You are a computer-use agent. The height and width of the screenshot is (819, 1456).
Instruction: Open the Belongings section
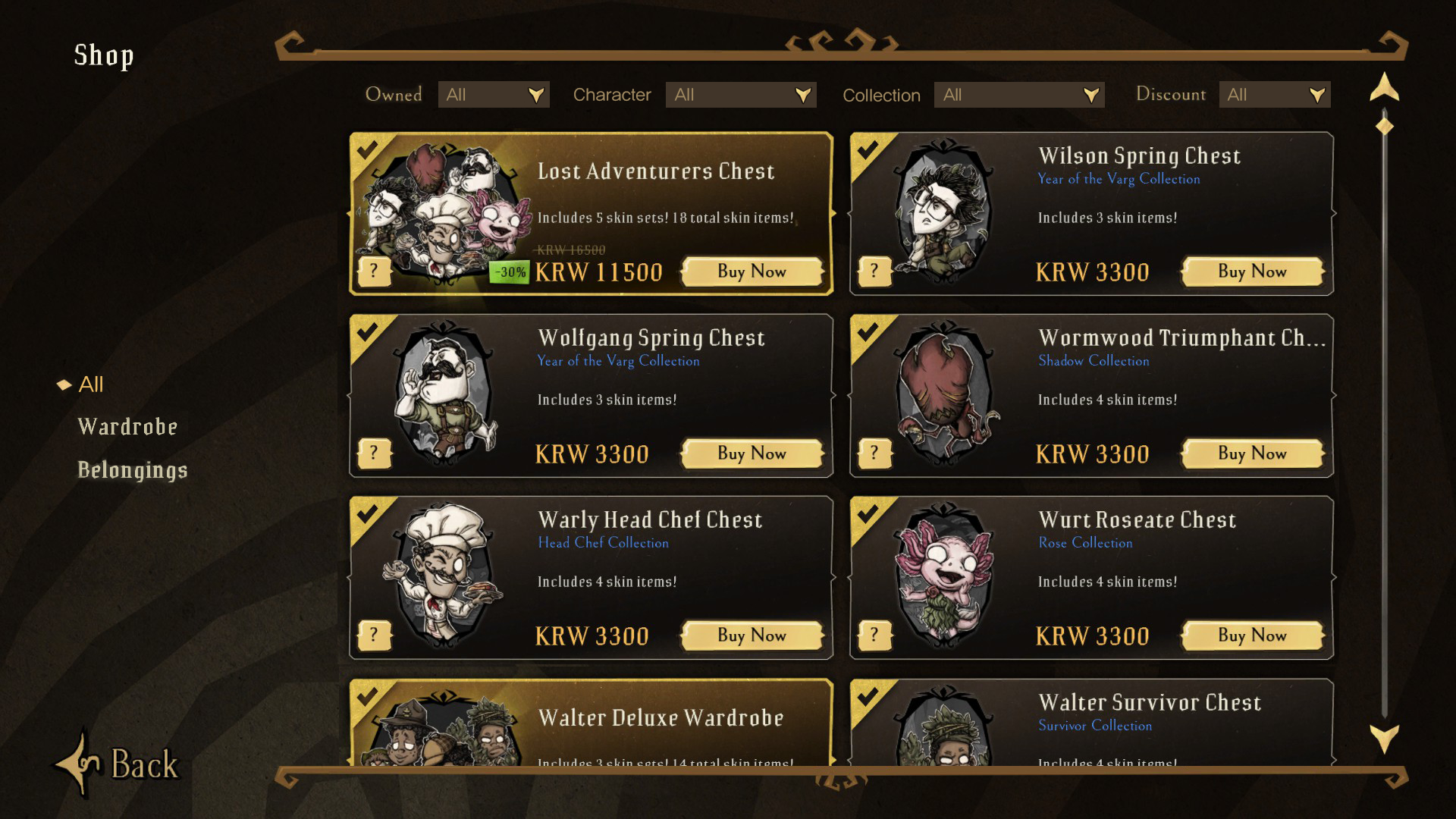click(x=133, y=469)
